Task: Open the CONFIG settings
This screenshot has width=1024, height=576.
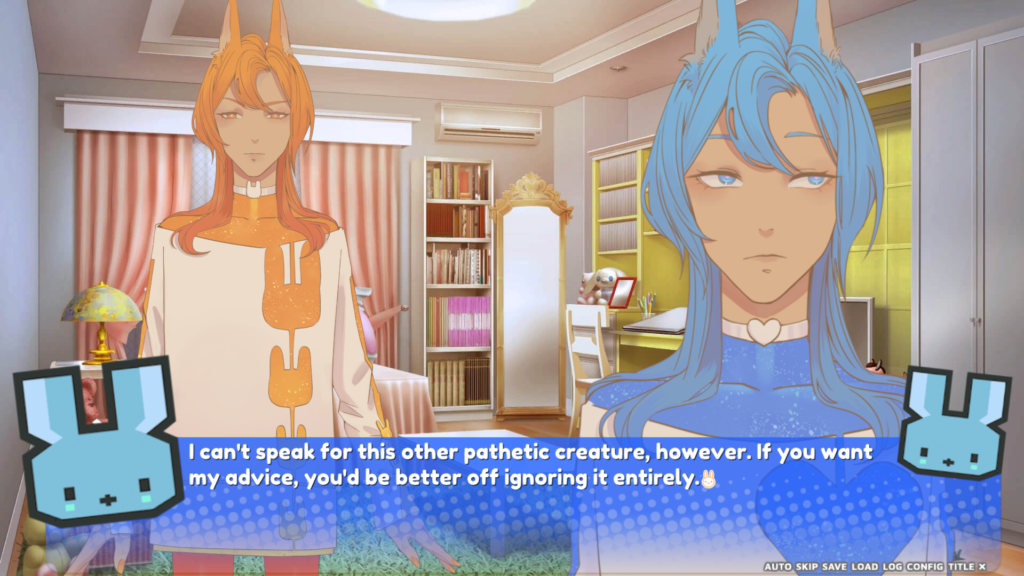Action: 925,566
